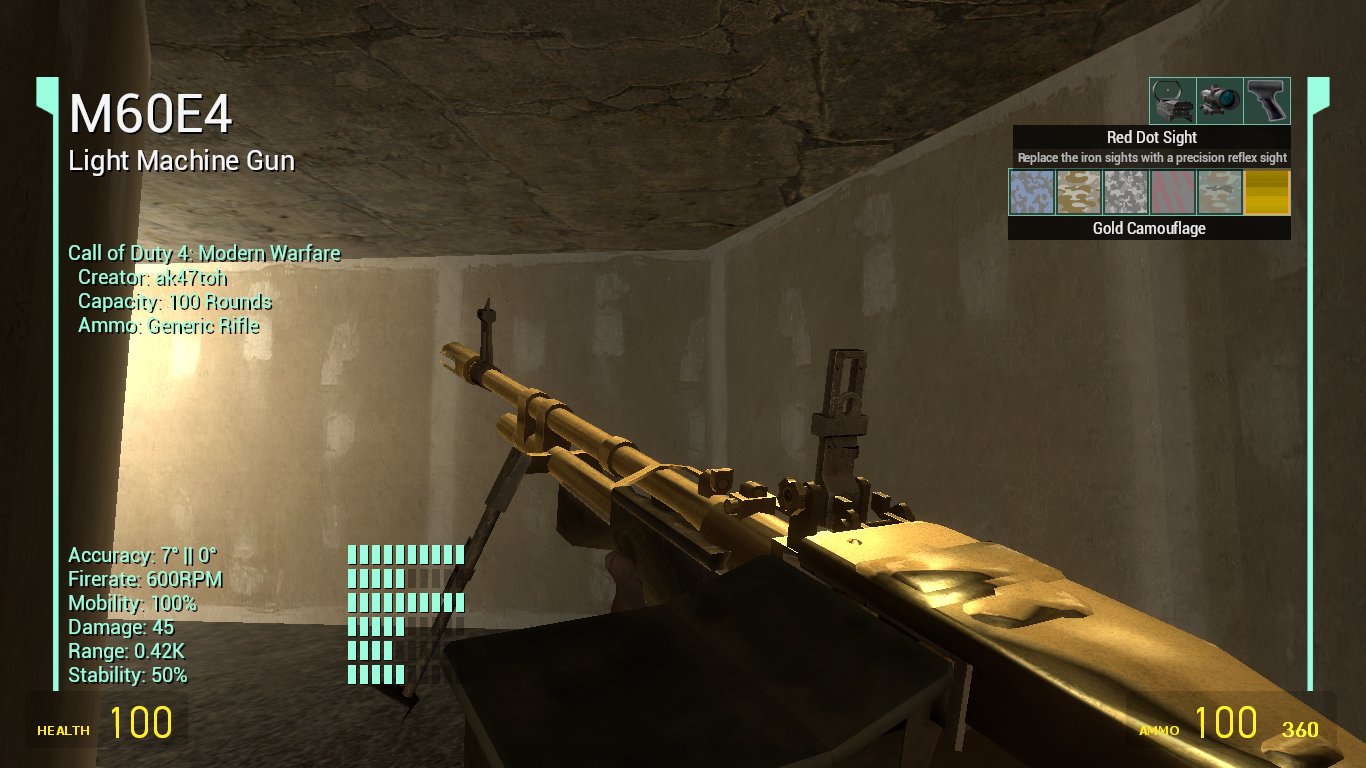Click the Capacity 100 Rounds info text

tap(173, 301)
